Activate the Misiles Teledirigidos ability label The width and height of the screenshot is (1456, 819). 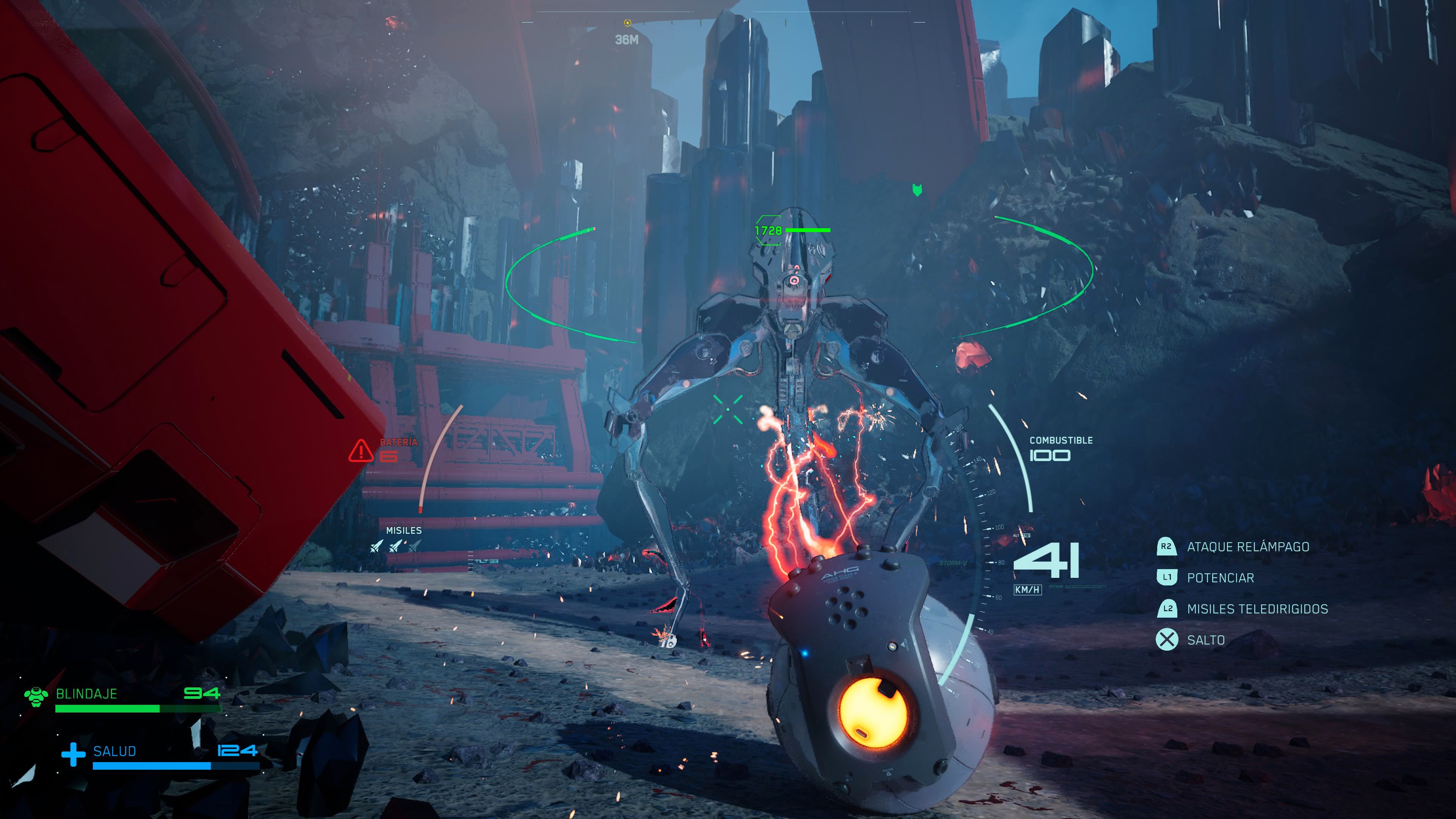click(1257, 609)
